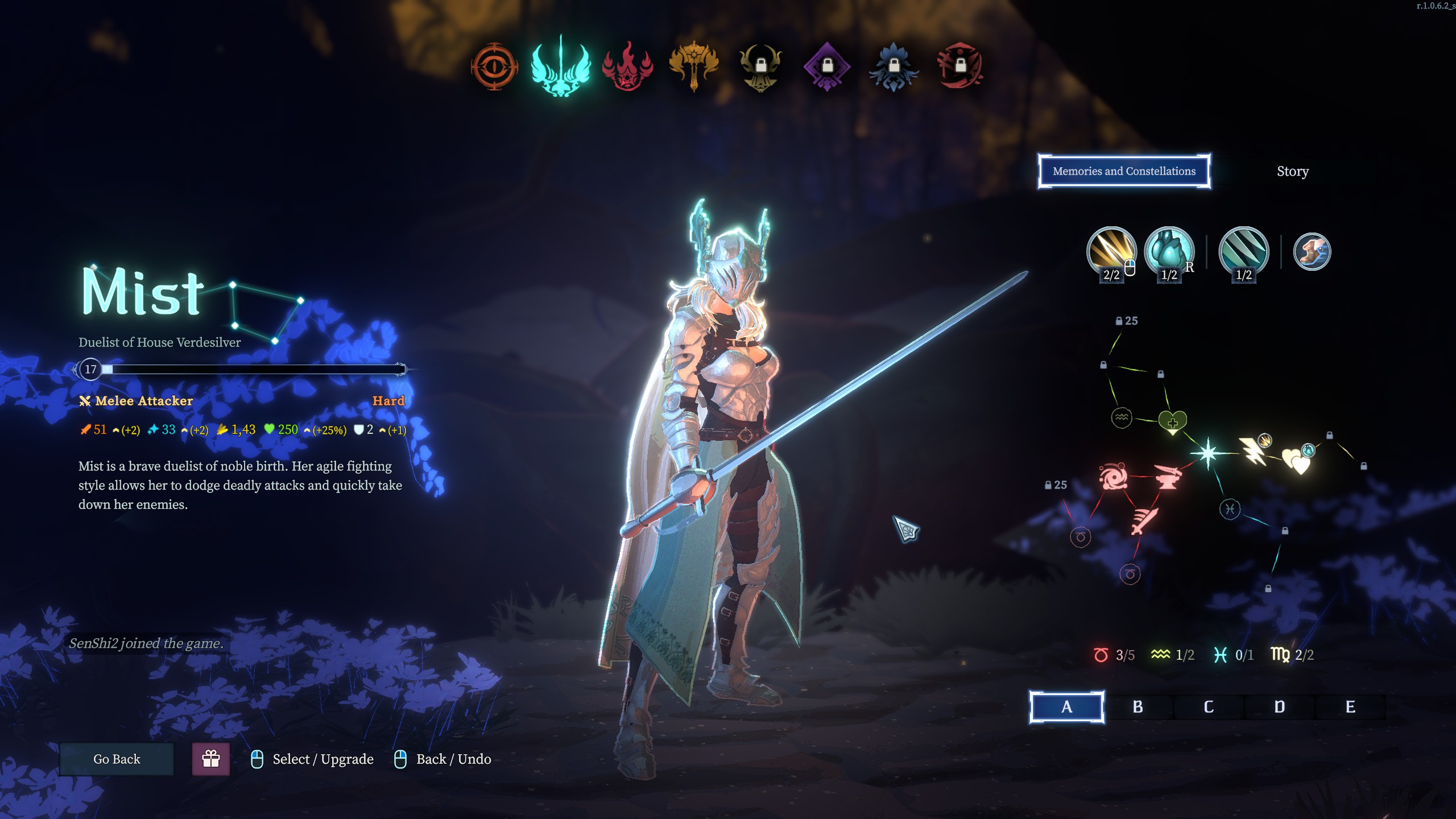Go back to the previous screen
This screenshot has height=819, width=1456.
tap(117, 759)
